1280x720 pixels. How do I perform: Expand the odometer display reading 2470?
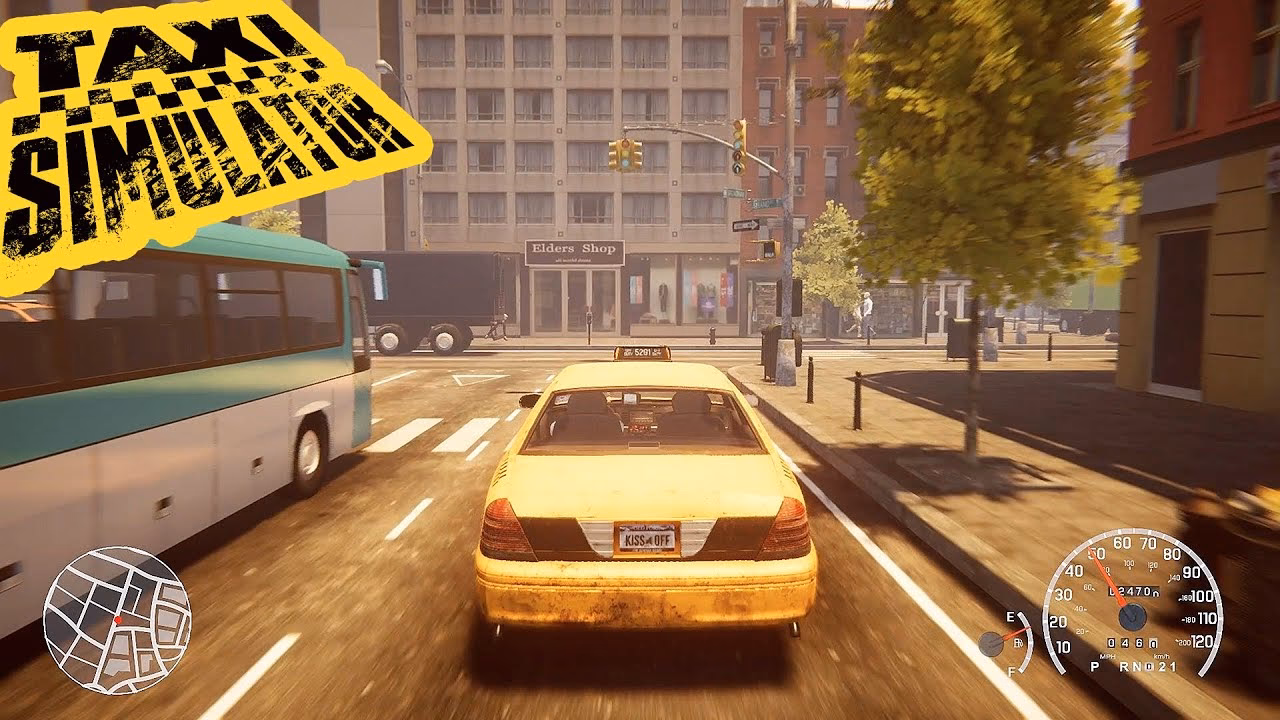(x=1135, y=590)
